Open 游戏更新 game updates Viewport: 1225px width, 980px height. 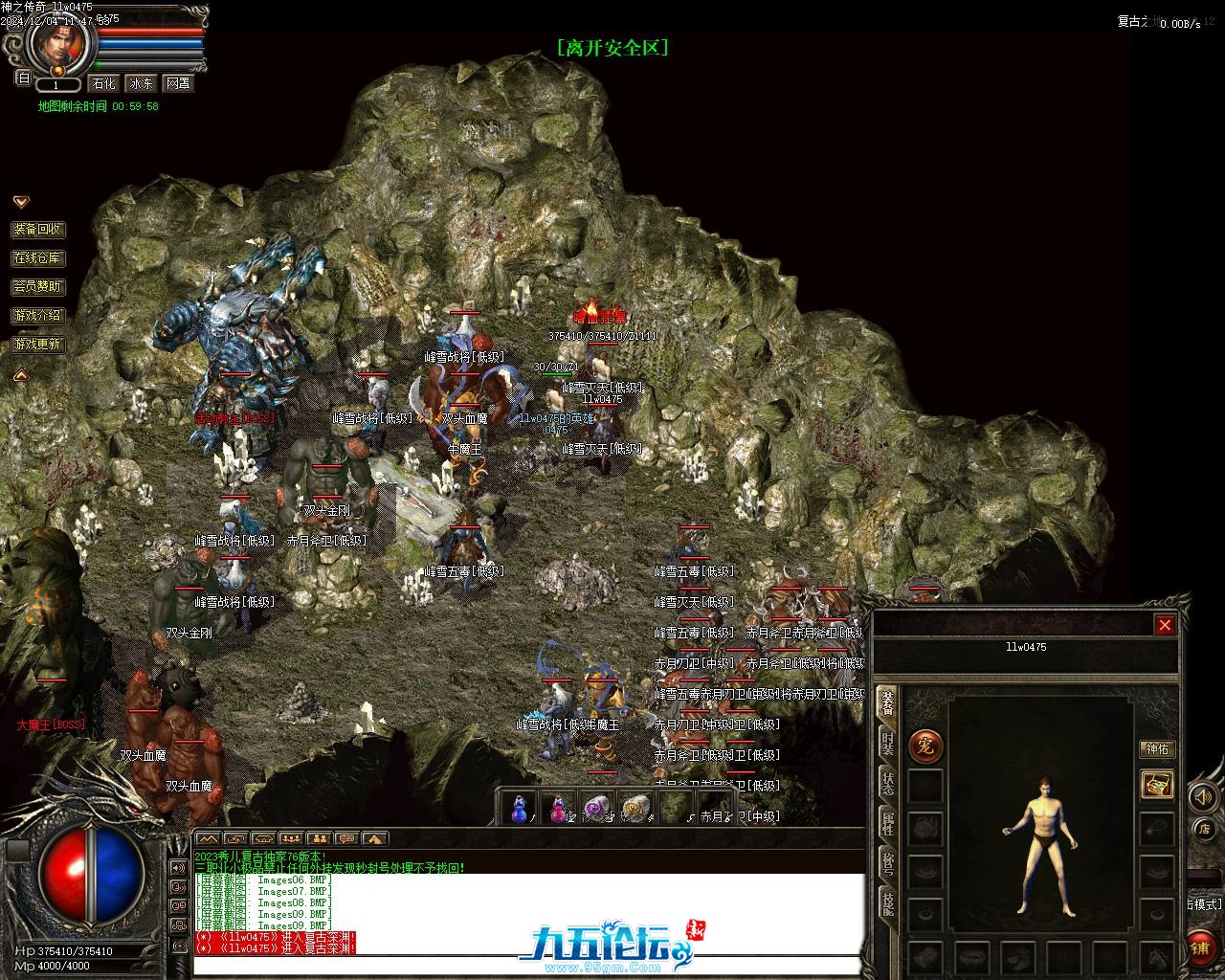click(x=38, y=344)
